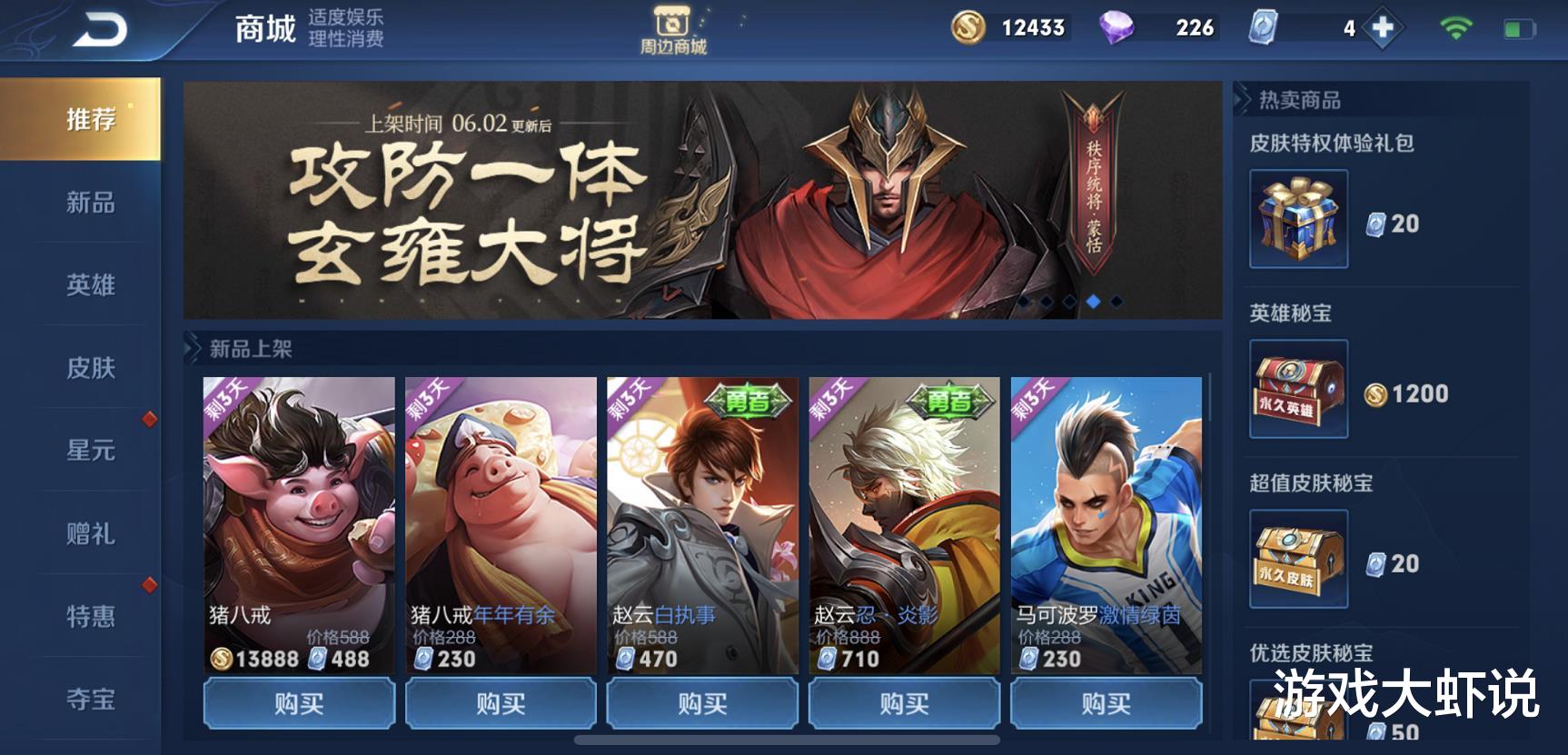Switch to the 英雄 category tab
1568x755 pixels.
[91, 285]
